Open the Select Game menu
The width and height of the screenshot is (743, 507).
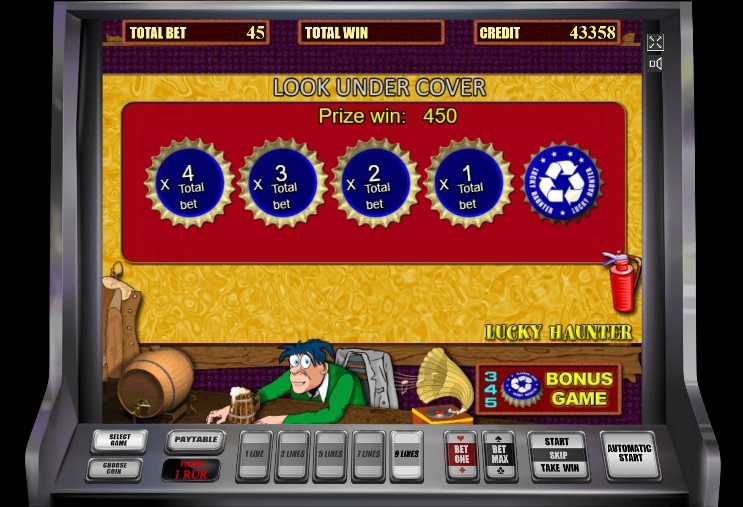pos(119,440)
